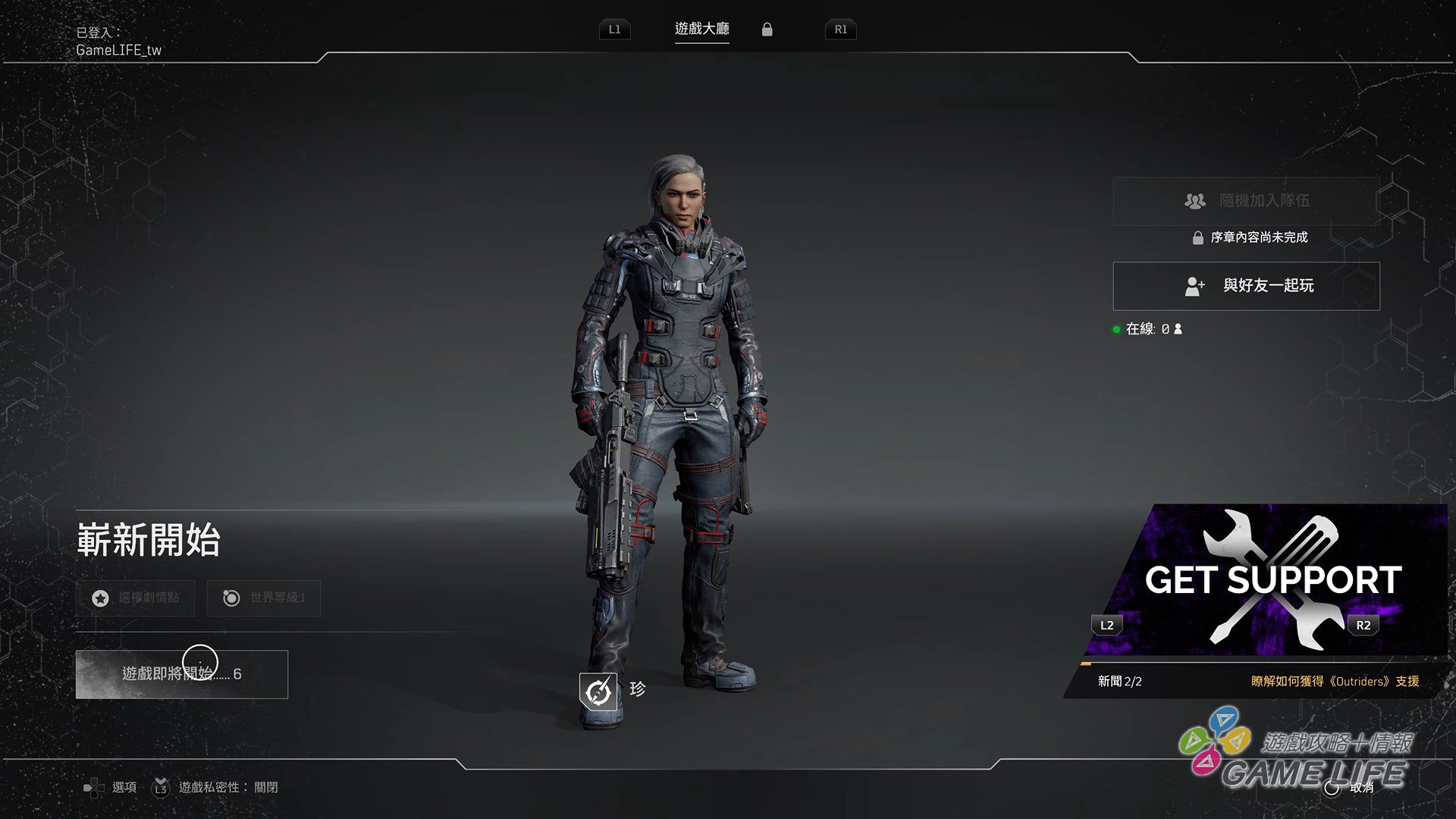This screenshot has height=819, width=1456.
Task: Open the GET SUPPORT news banner
Action: (1266, 580)
